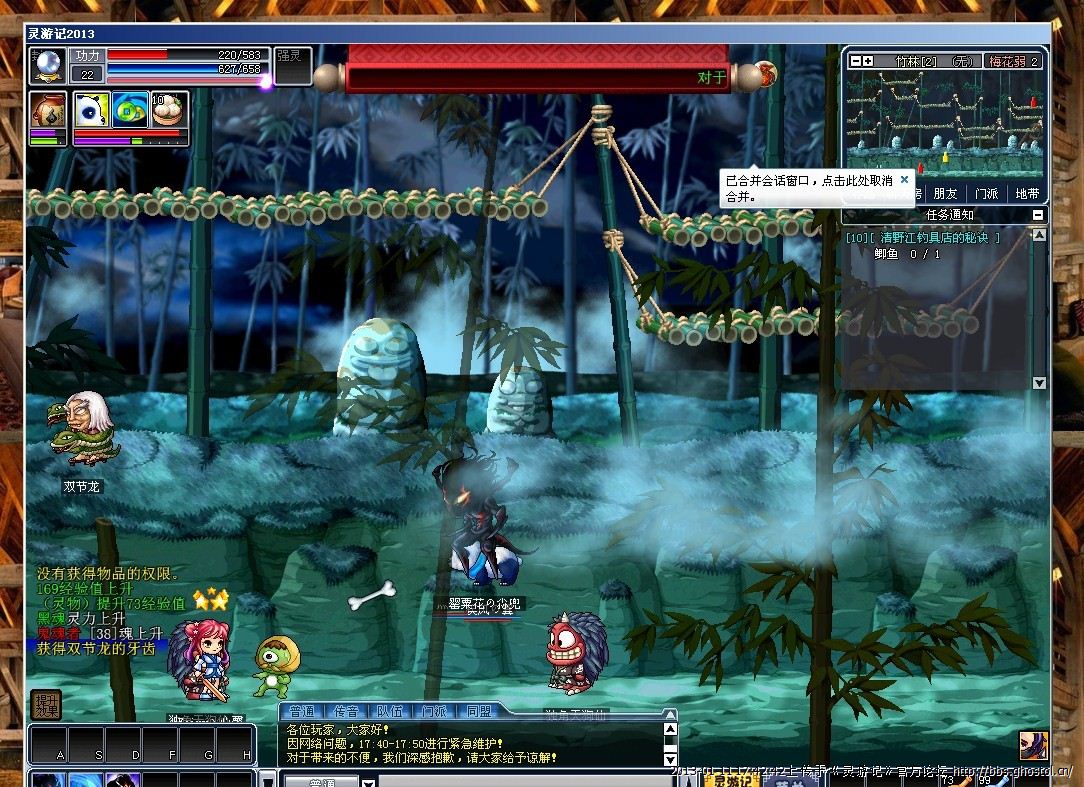
Task: Use the steamed buns item slot
Action: tap(169, 109)
